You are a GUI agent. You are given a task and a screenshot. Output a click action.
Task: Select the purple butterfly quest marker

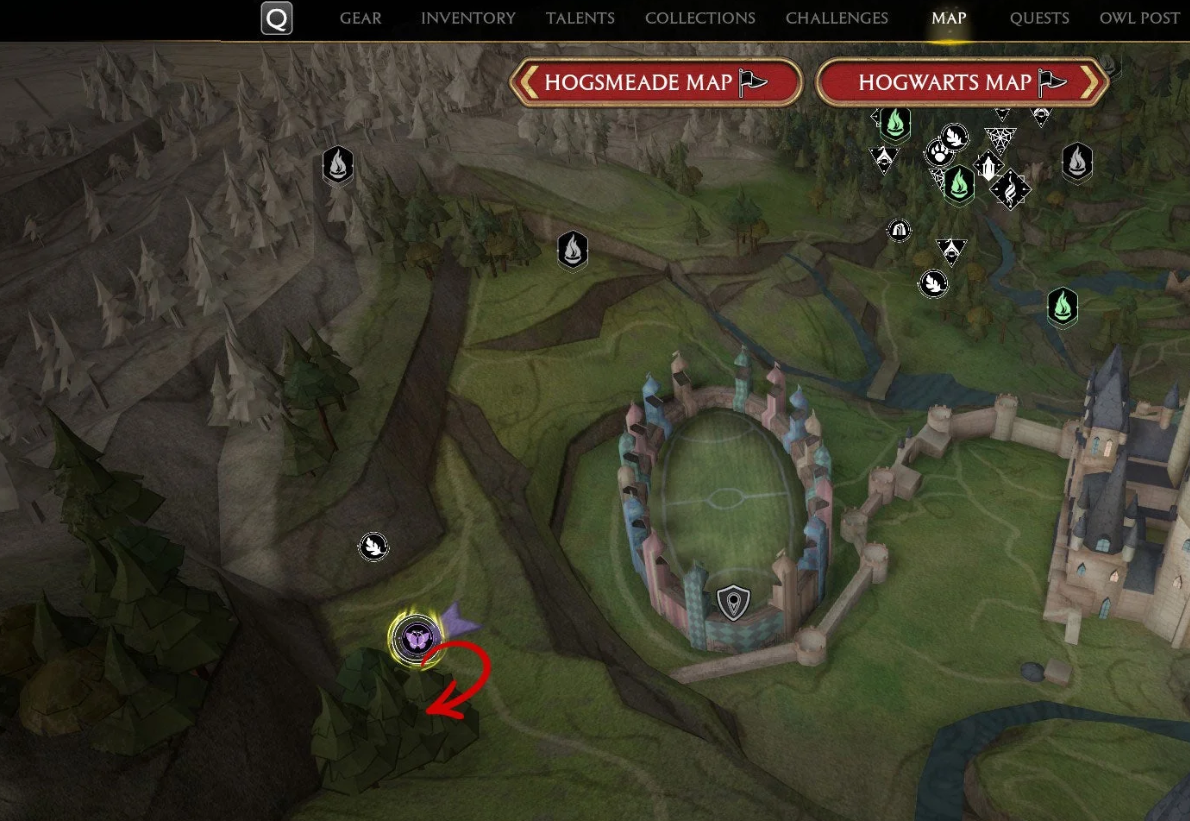point(415,637)
